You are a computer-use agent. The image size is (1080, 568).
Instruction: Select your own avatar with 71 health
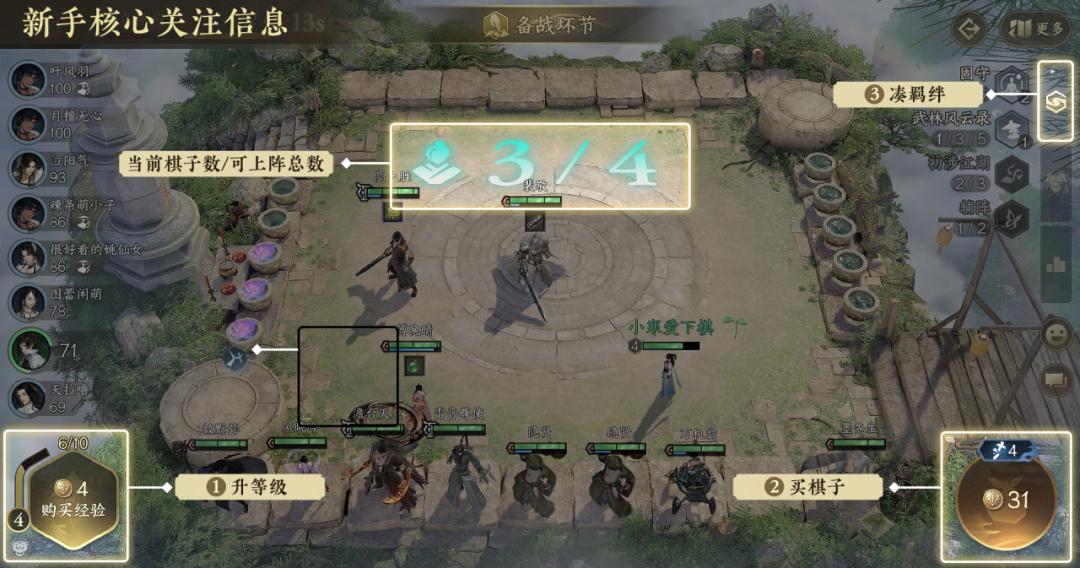[31, 349]
